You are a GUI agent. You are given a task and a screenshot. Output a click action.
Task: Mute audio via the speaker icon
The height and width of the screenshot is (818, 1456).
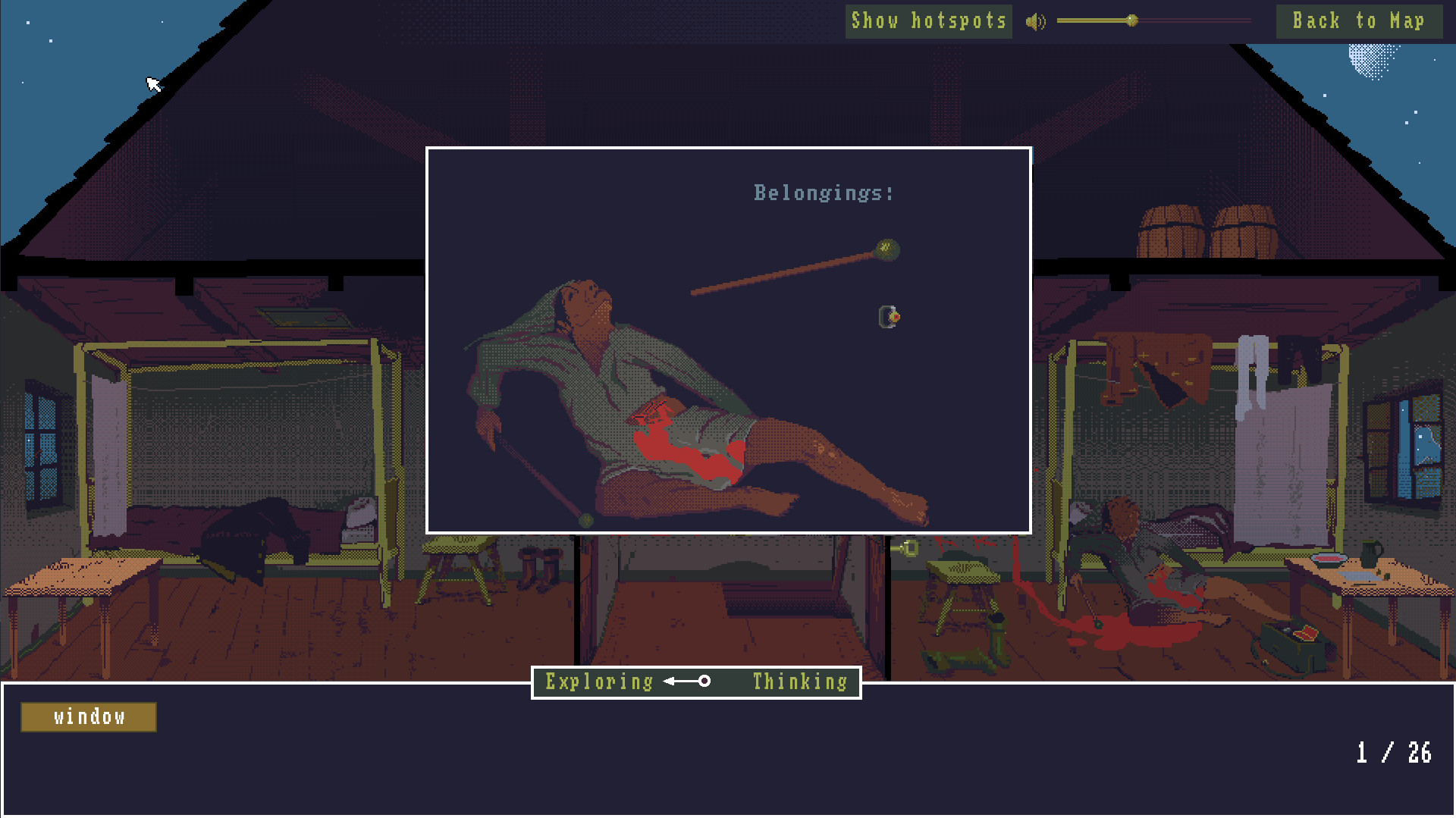(1035, 20)
